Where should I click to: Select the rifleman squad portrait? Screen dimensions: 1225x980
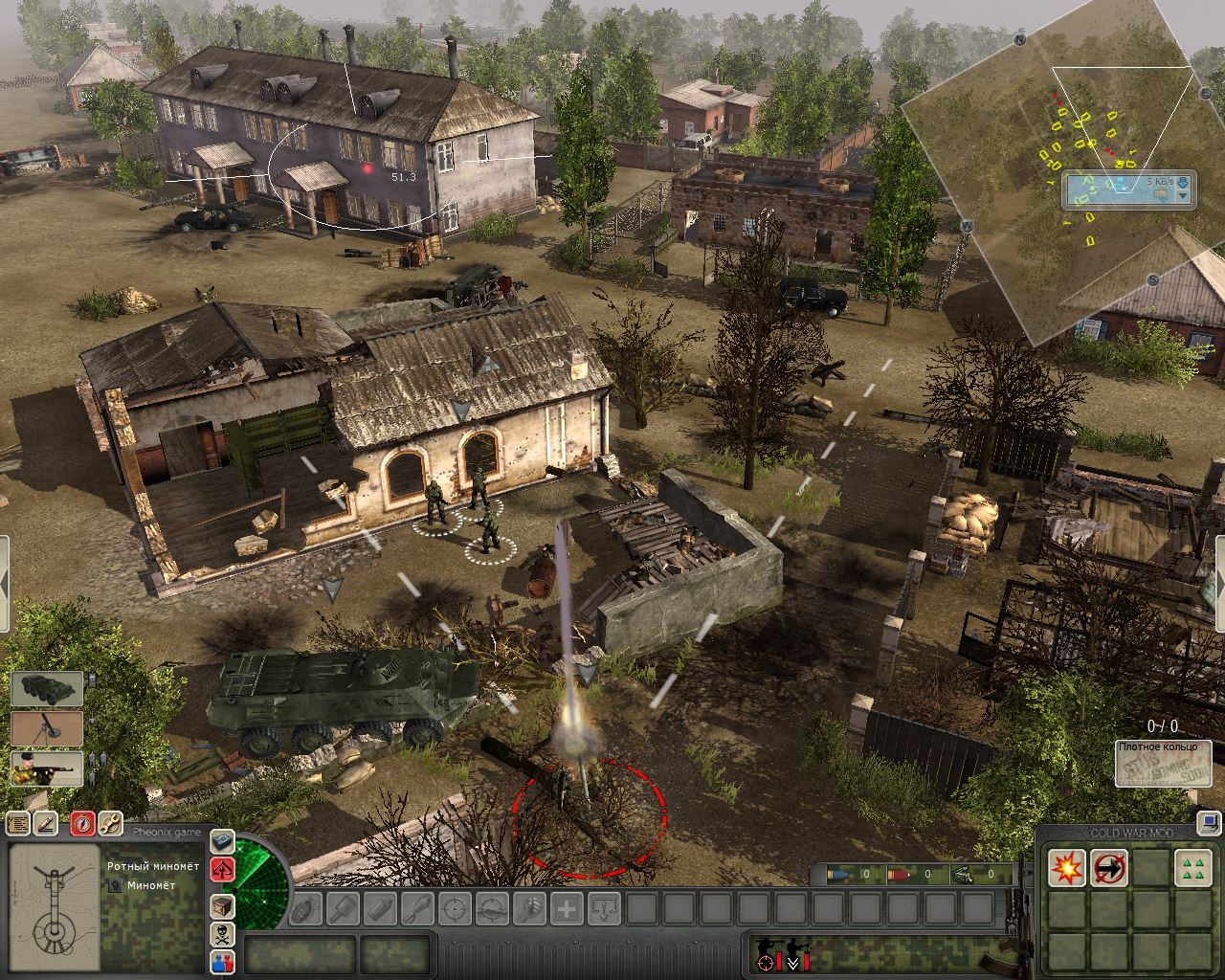47,769
